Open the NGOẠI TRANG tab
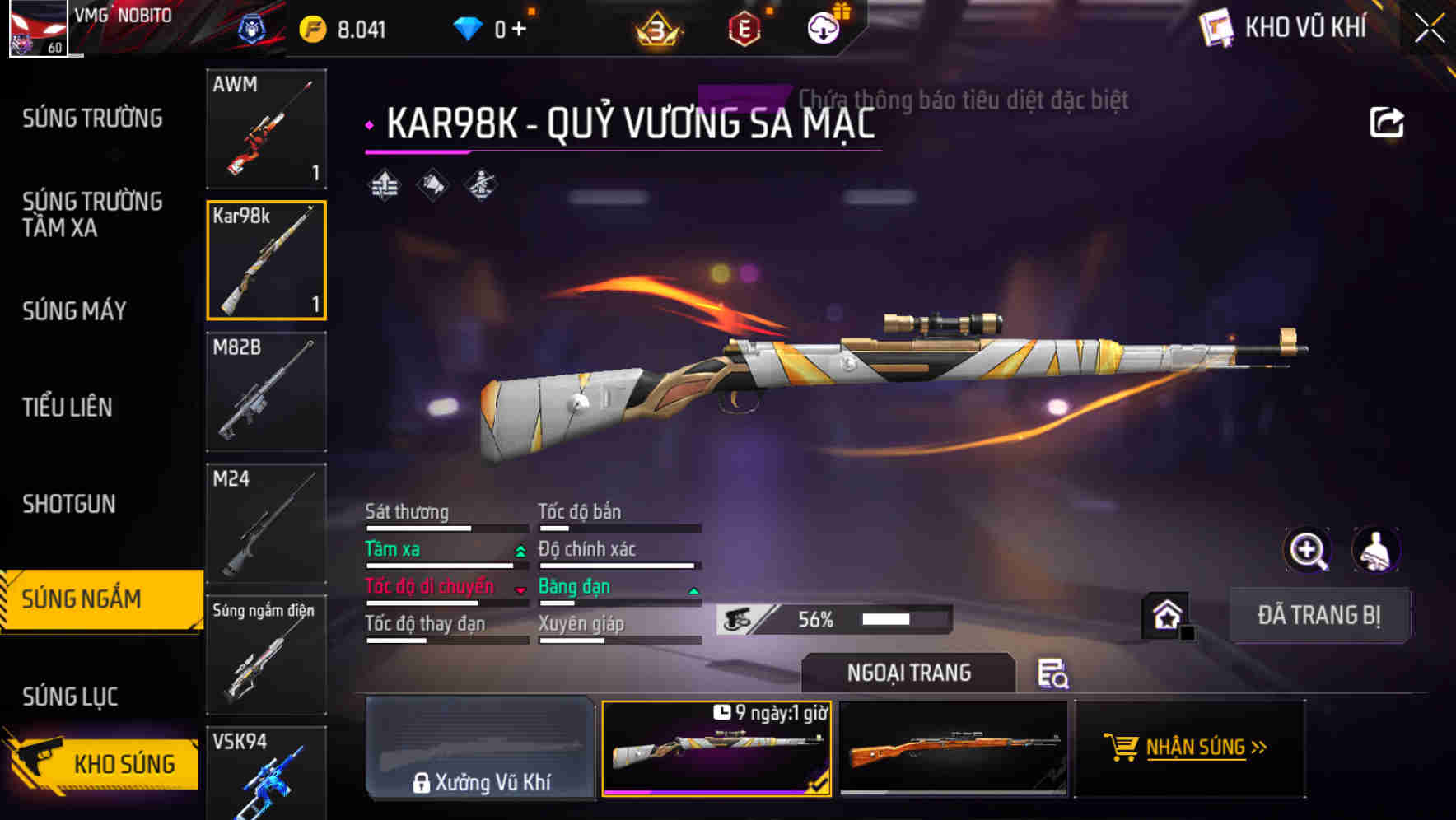 [x=908, y=673]
